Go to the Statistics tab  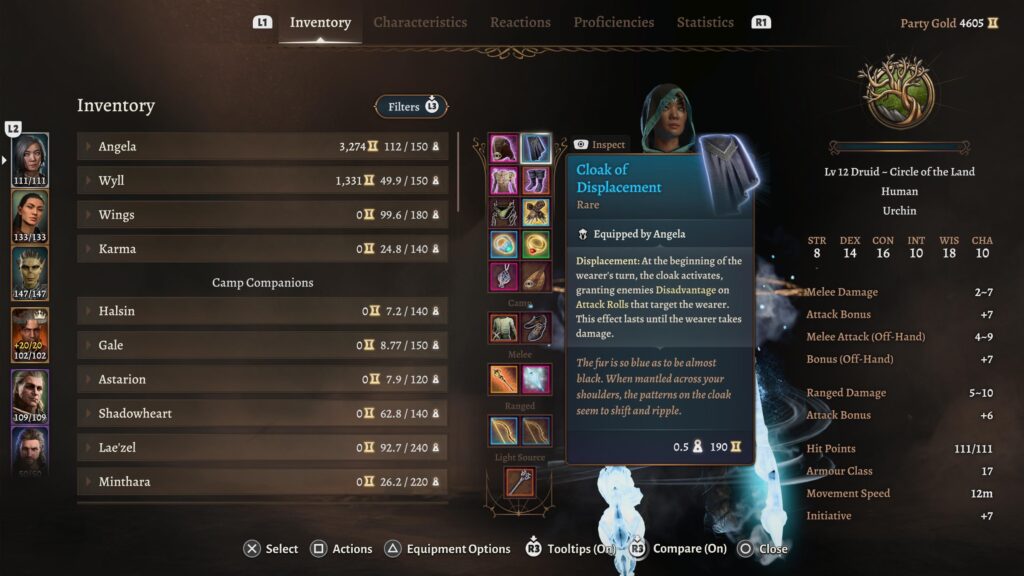tap(705, 22)
